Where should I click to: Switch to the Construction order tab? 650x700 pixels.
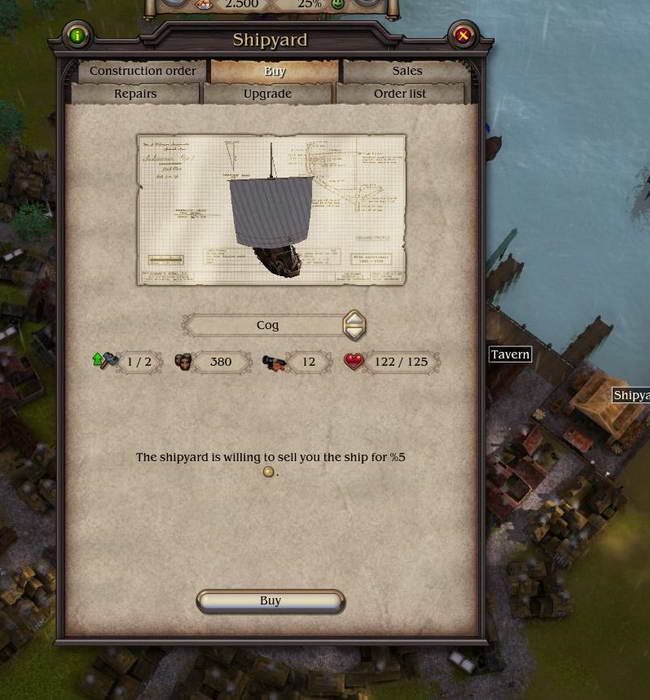pos(143,71)
